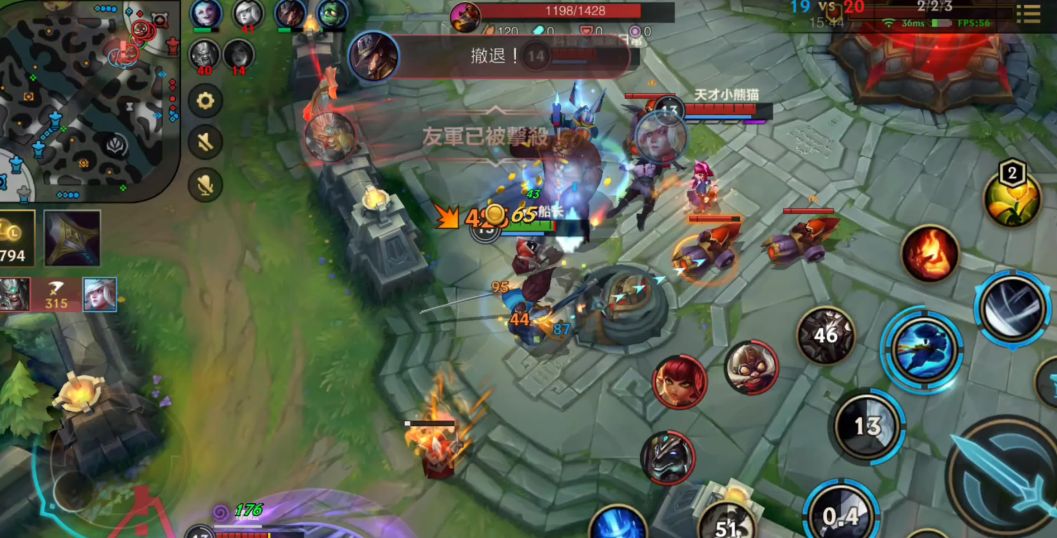Screen dimensions: 1057x538
Task: Cast the white slash ability
Action: click(1013, 308)
